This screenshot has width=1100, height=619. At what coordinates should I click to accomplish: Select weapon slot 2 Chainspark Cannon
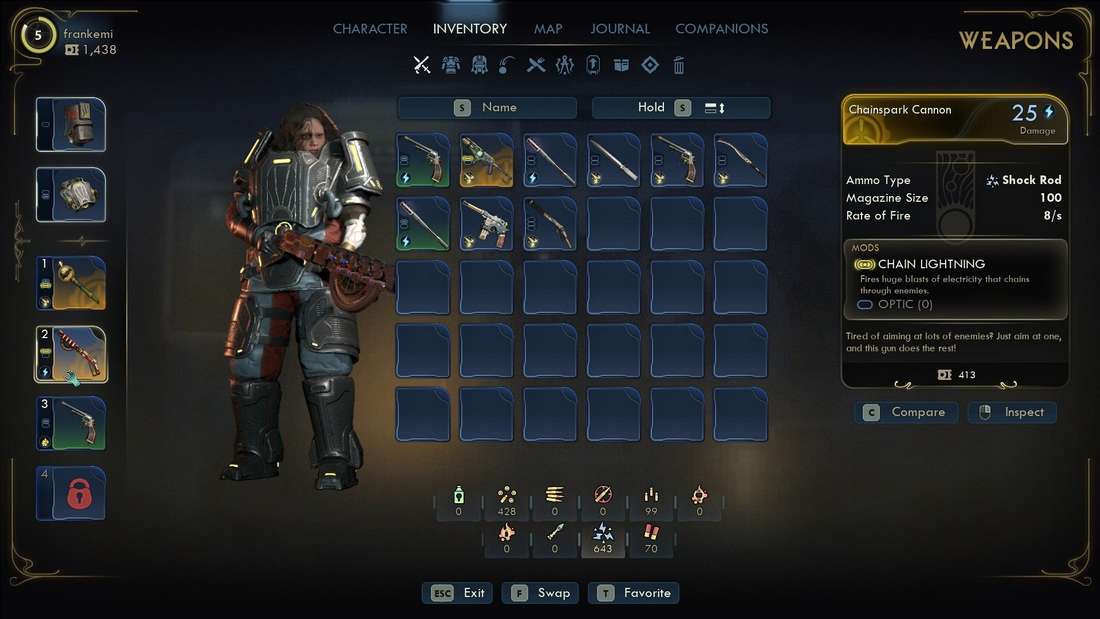(71, 354)
